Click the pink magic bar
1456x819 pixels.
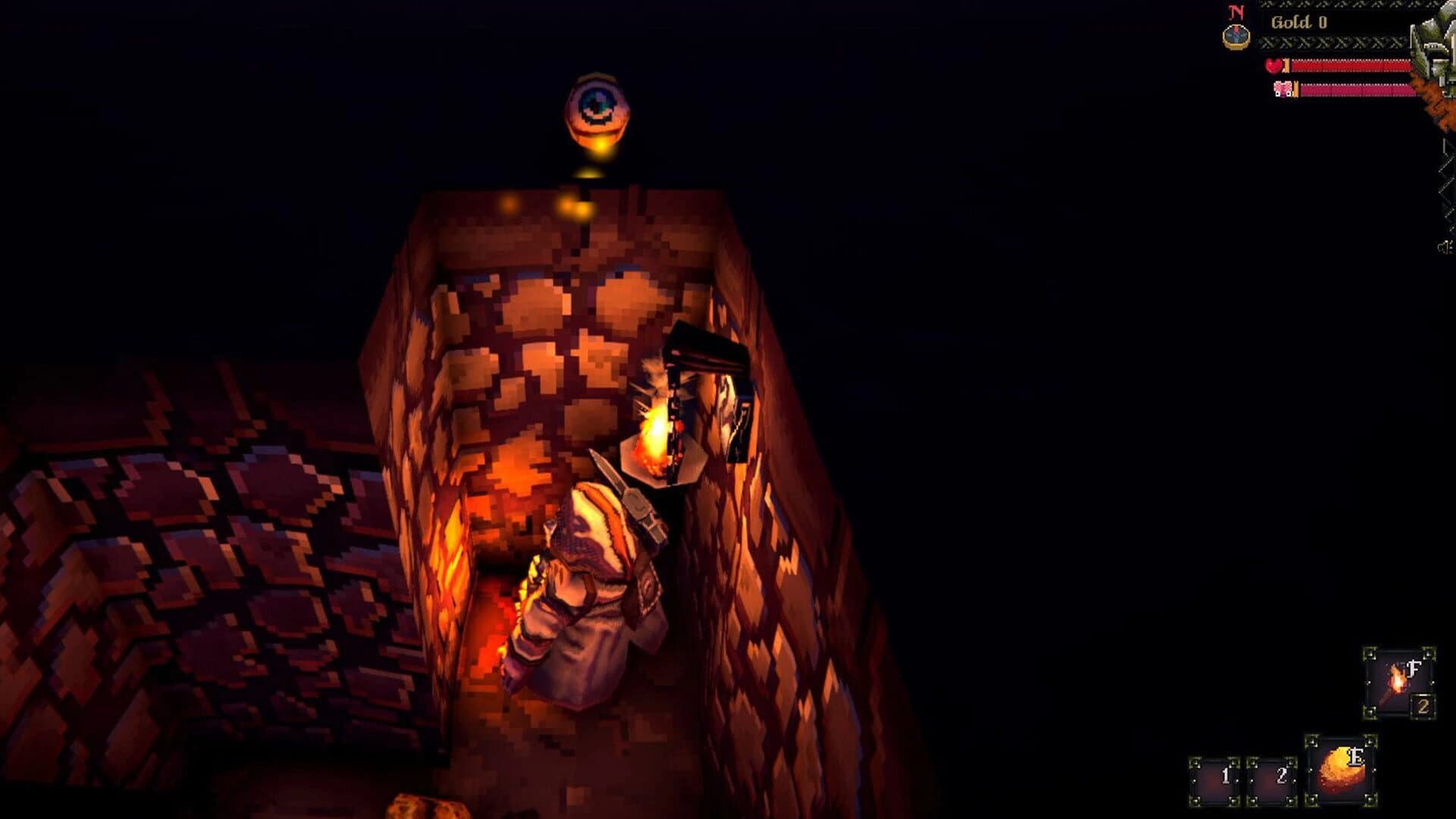click(1357, 90)
